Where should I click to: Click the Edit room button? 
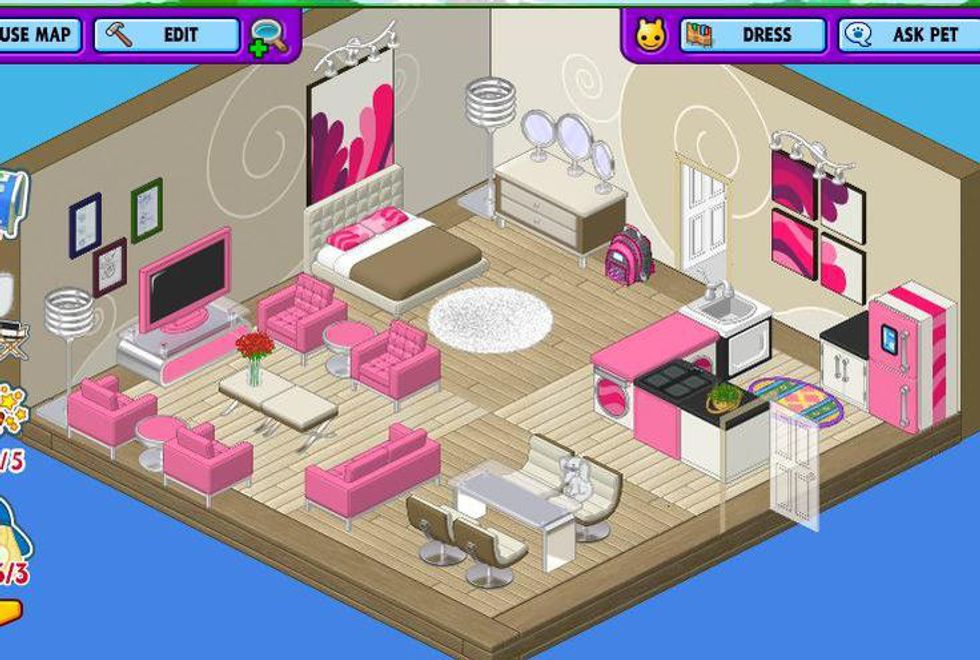[x=167, y=35]
